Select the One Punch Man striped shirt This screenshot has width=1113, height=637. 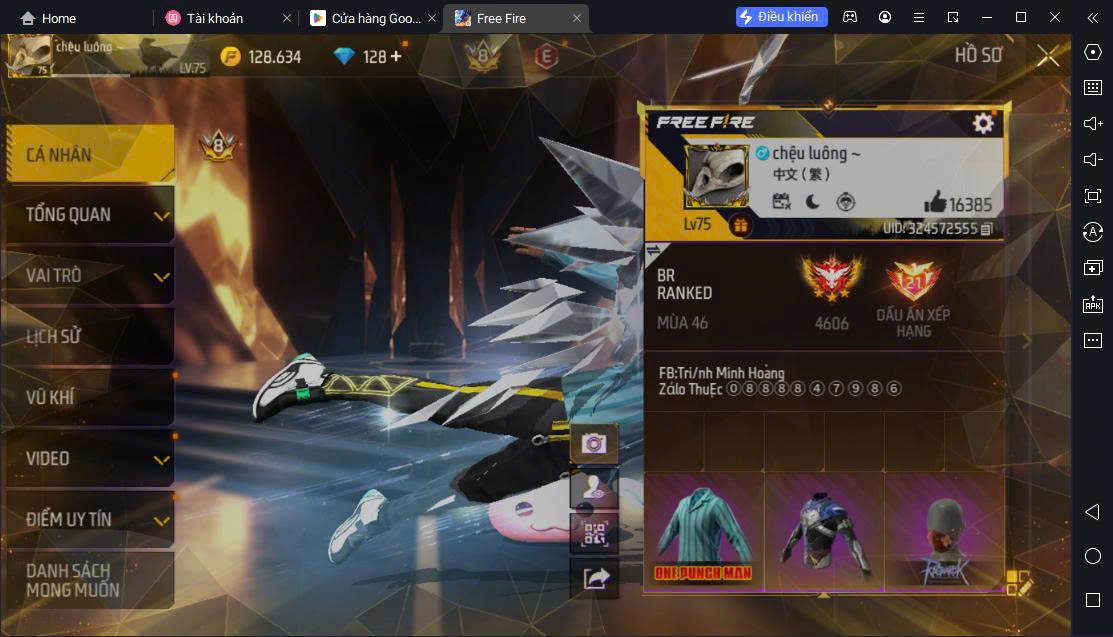coord(704,532)
